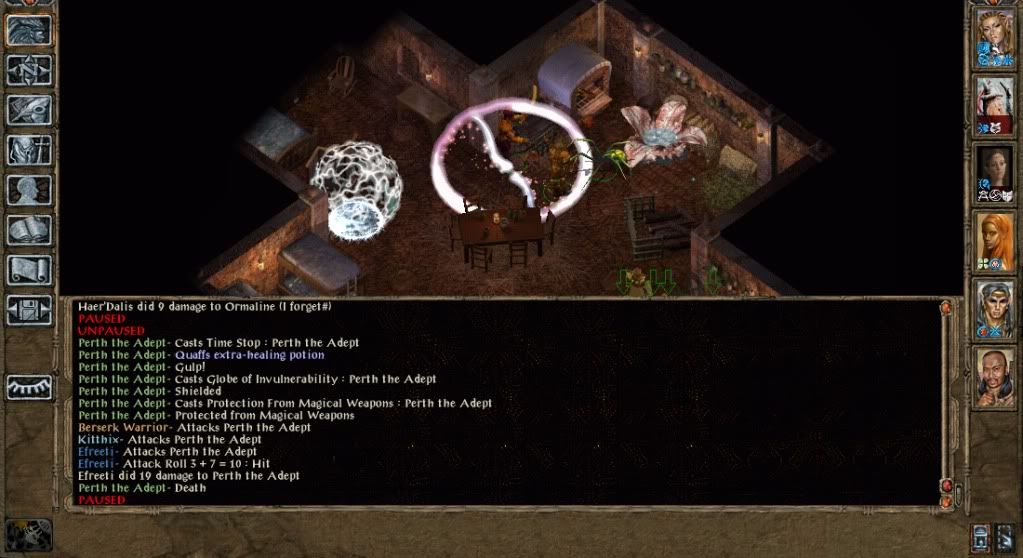Screen dimensions: 1023x558
Task: Open the options menu floppy disk button
Action: 30,309
